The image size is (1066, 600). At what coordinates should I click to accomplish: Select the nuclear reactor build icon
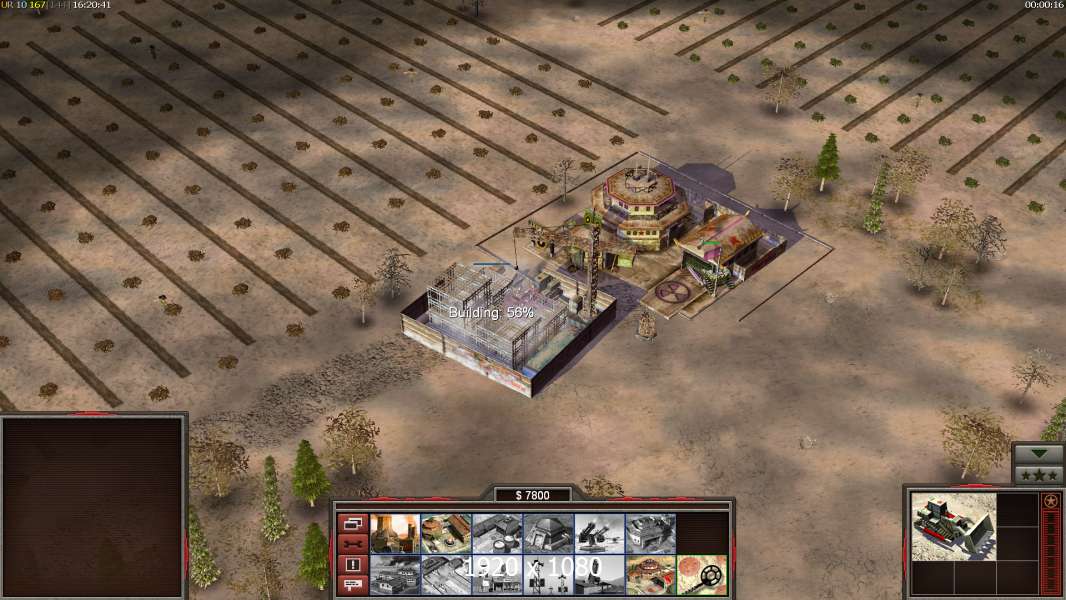point(395,534)
